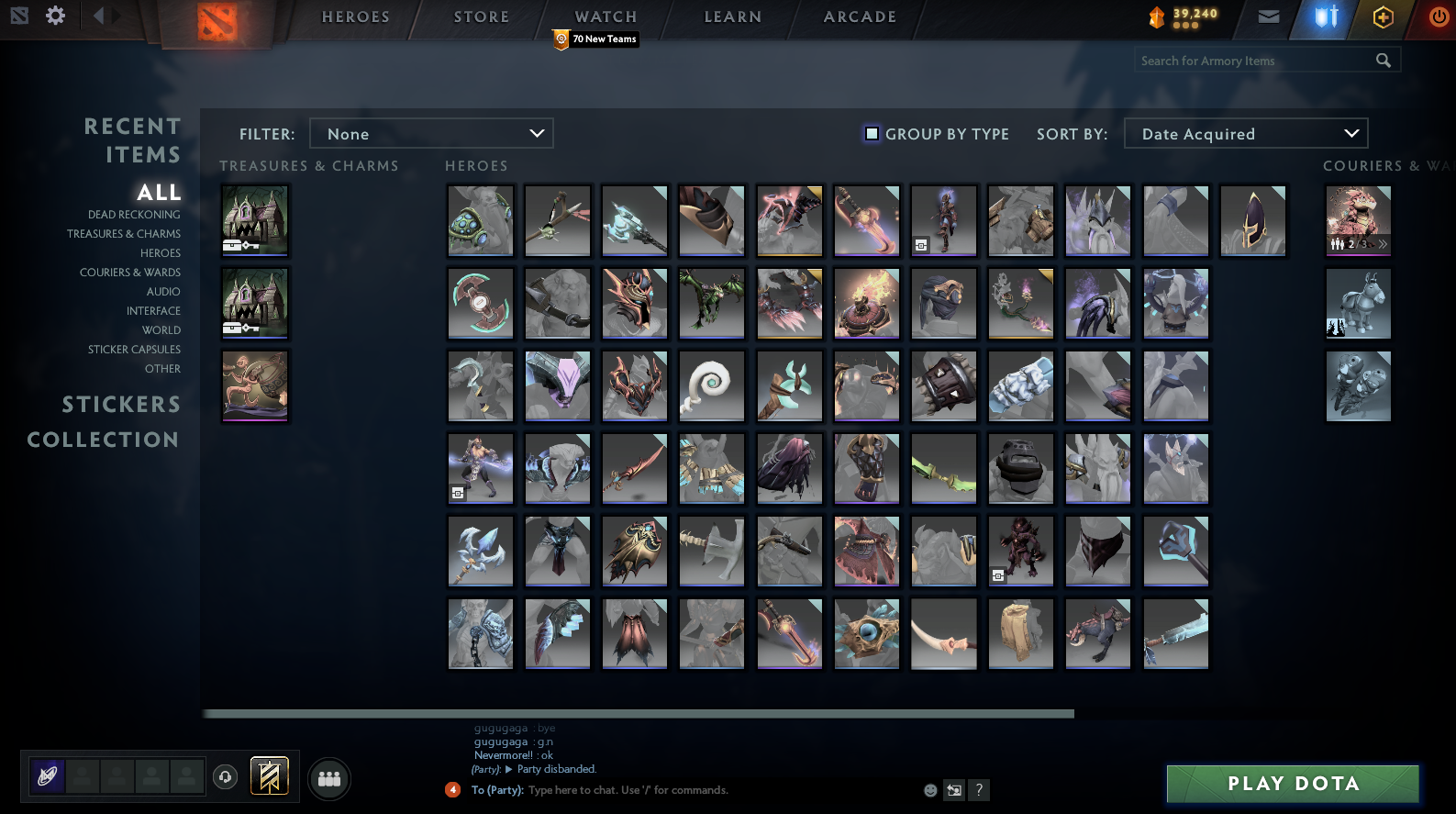Open the notifications mail icon
Screen dimensions: 1456x814
coord(1267,16)
